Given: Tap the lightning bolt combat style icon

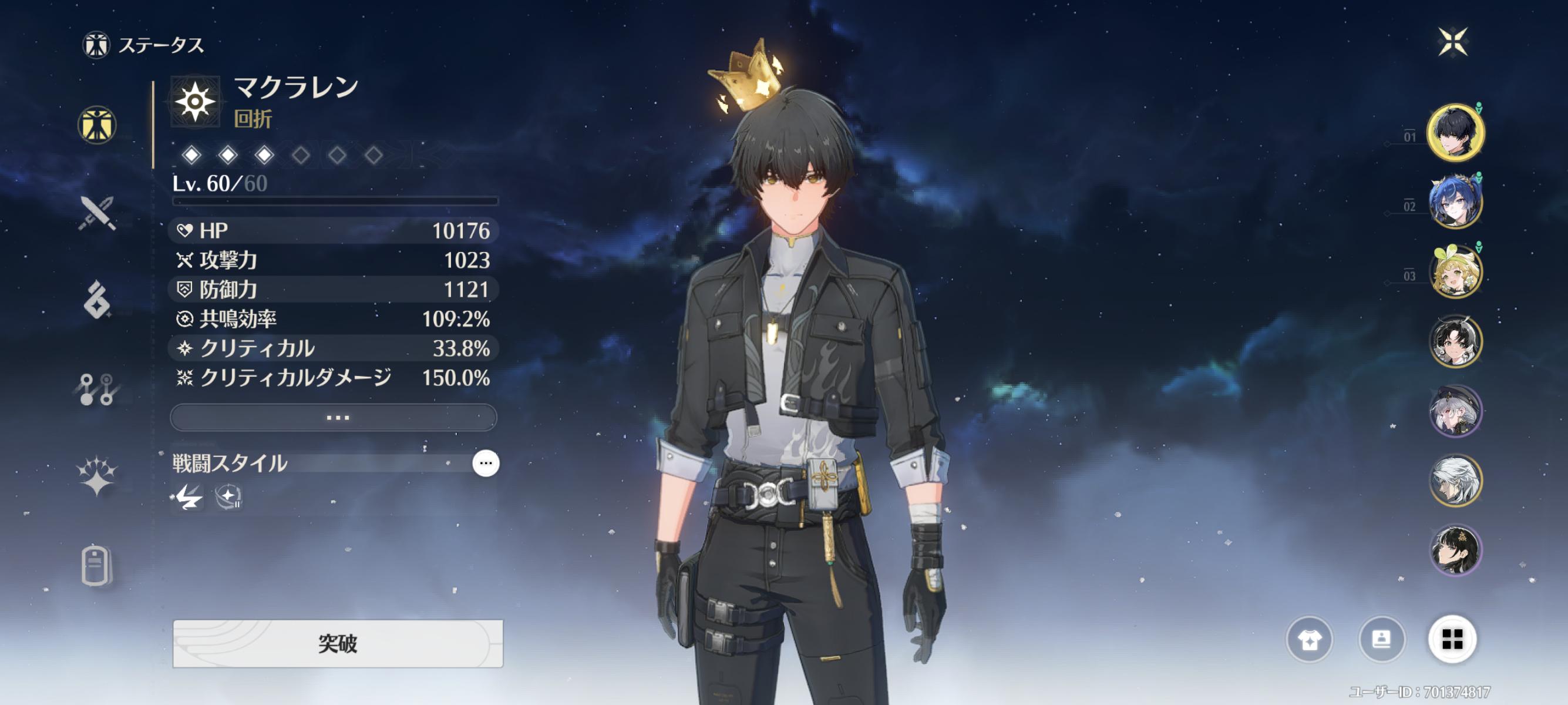Looking at the screenshot, I should pos(189,498).
